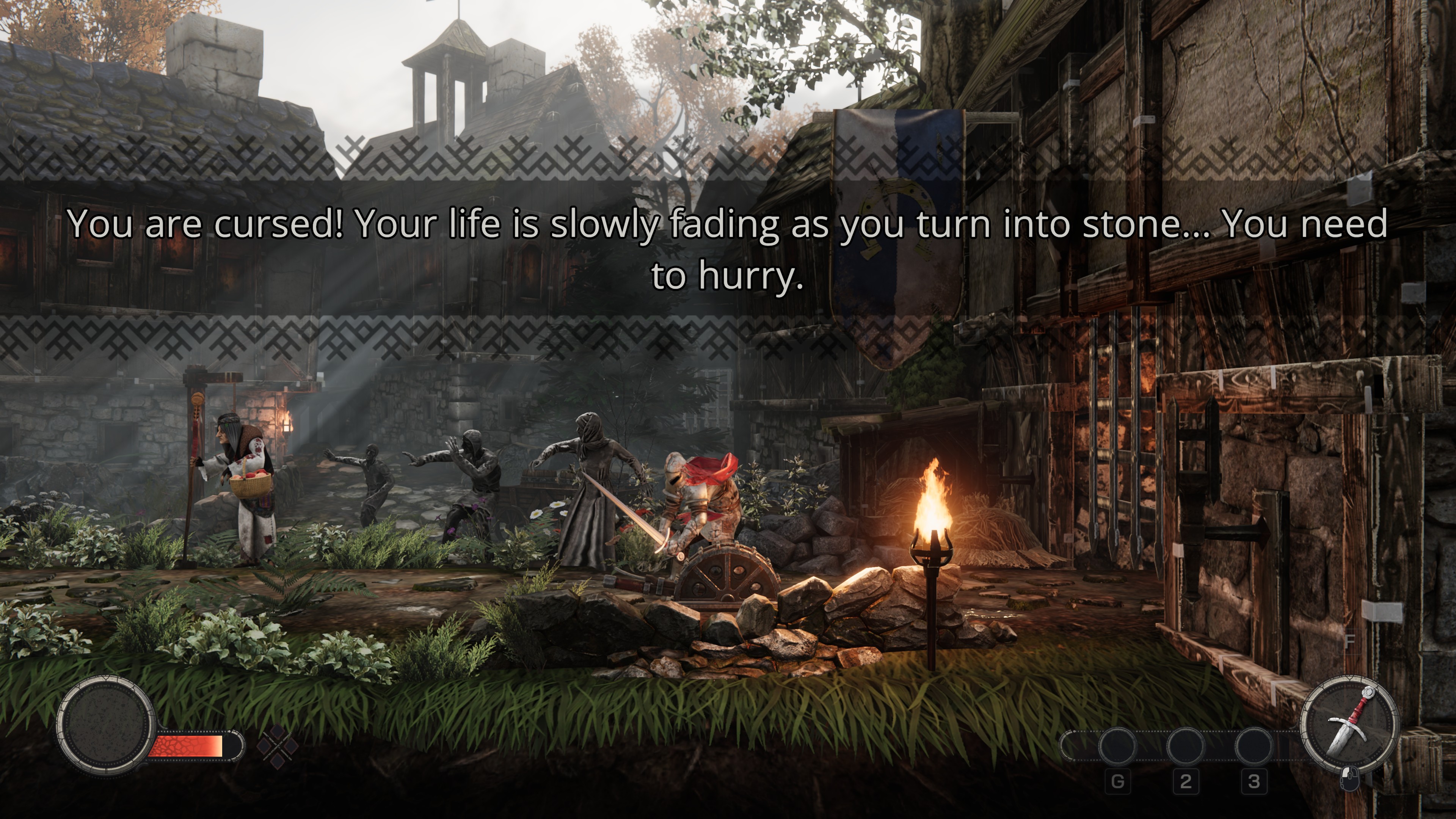
Task: Click the diamond emblem beside the health bar
Action: (278, 747)
